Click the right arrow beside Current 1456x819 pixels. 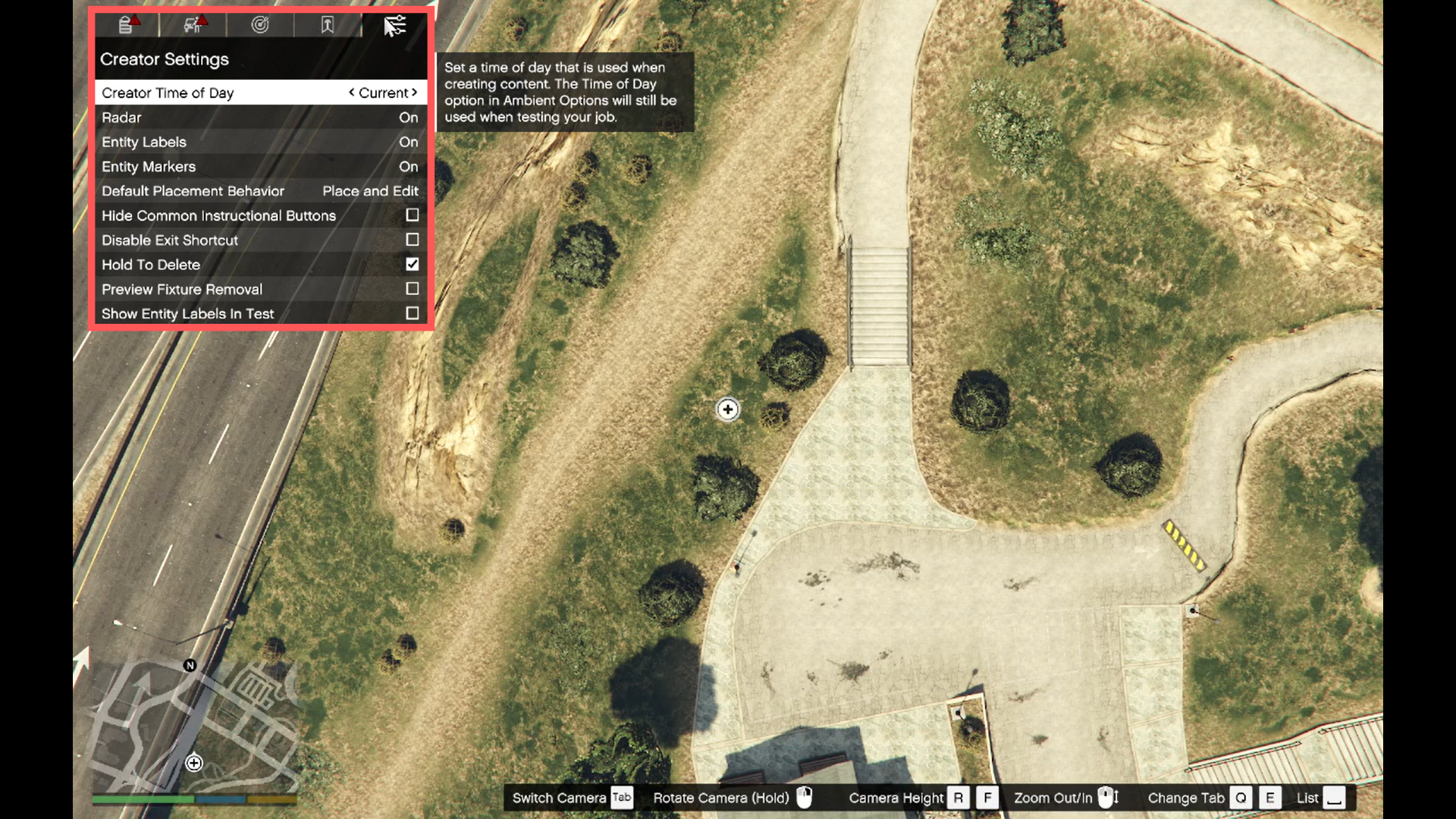[x=415, y=93]
